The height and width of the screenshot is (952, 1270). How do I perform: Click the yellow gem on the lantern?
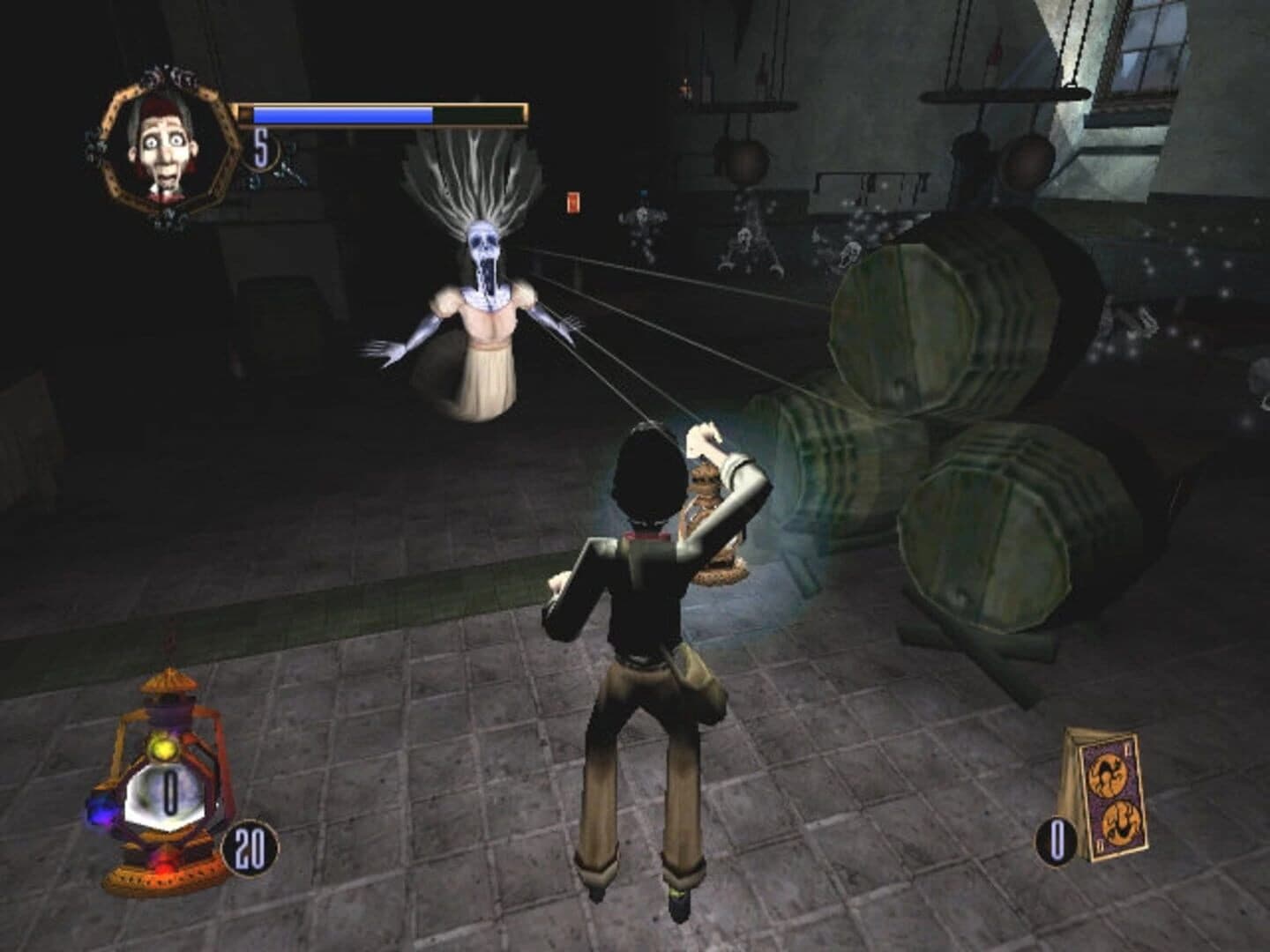click(x=162, y=747)
